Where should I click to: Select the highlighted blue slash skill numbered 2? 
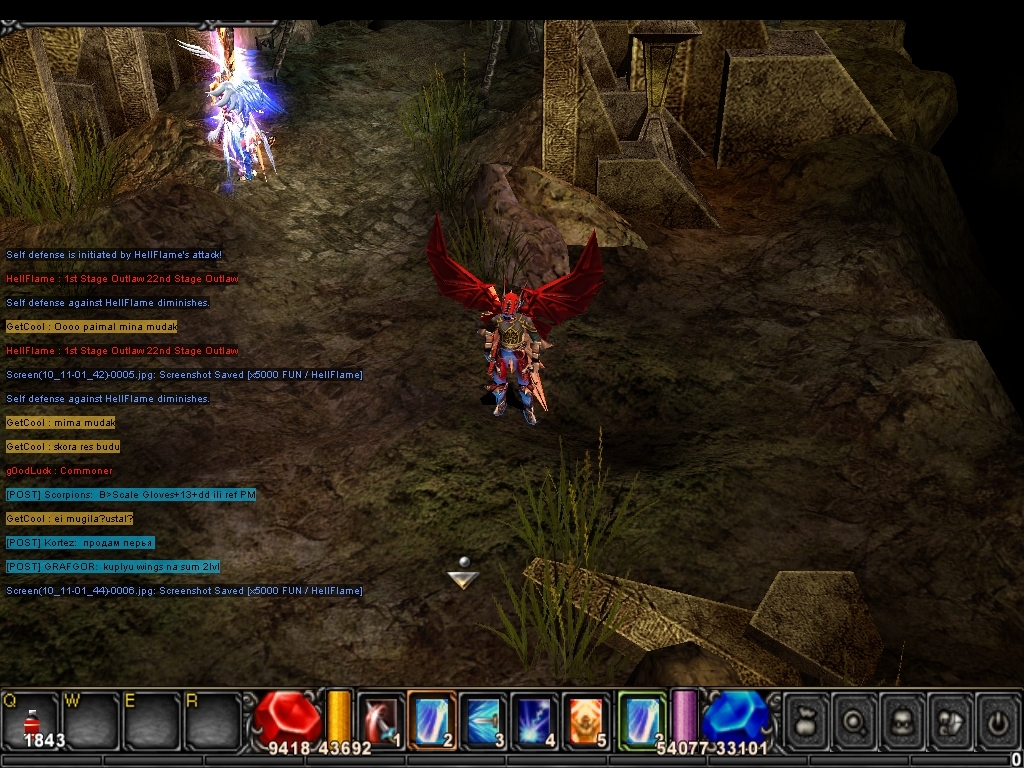click(x=432, y=720)
